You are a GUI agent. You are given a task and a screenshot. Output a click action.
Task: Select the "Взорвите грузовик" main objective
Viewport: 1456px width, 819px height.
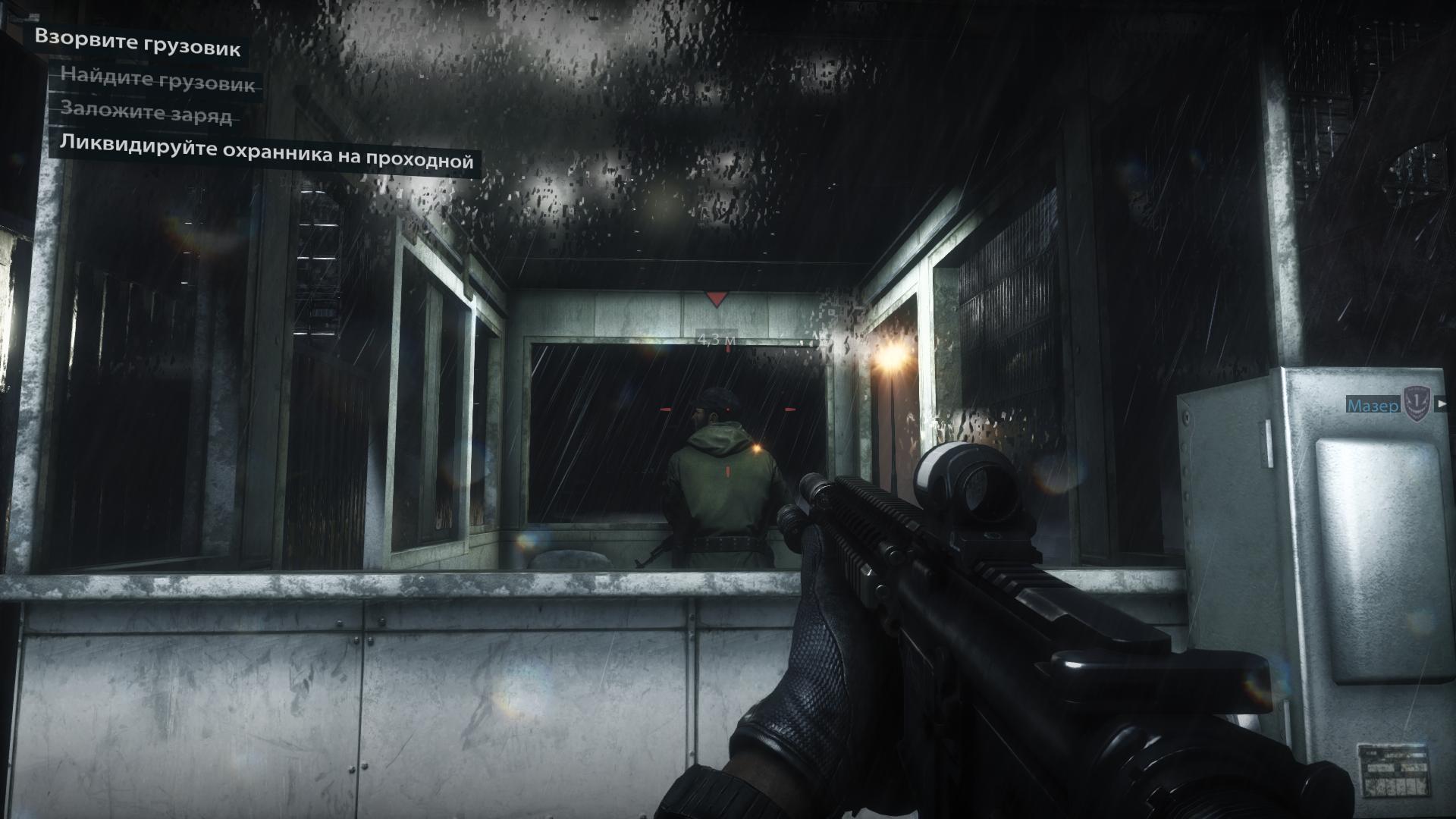tap(138, 43)
